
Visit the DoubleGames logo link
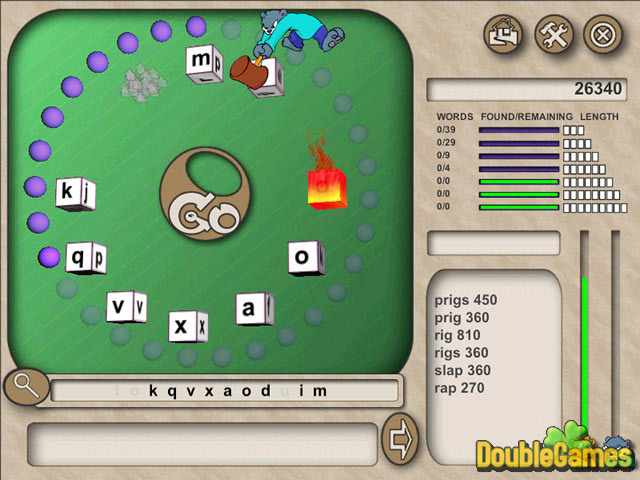[x=553, y=453]
